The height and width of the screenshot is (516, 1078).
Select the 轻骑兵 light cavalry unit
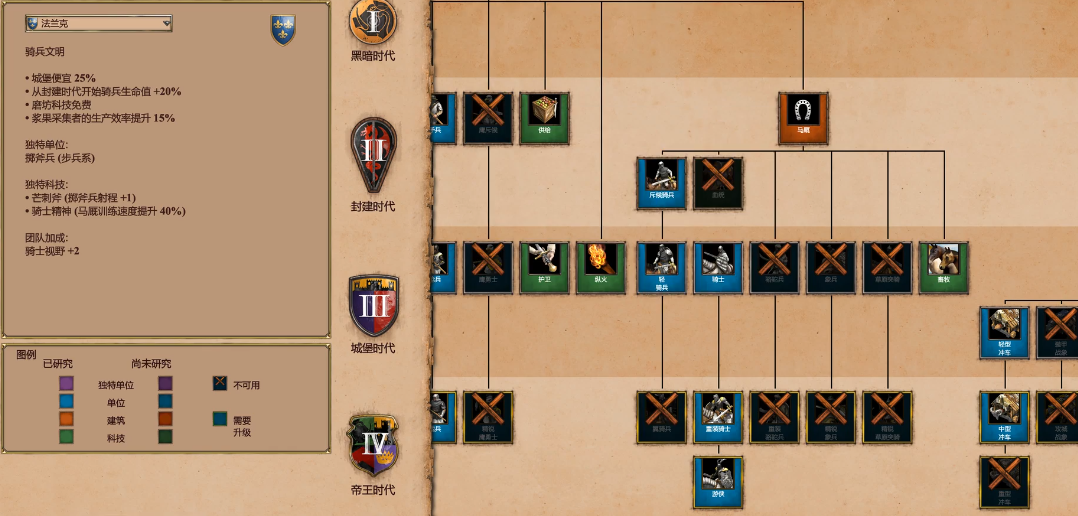click(x=661, y=267)
